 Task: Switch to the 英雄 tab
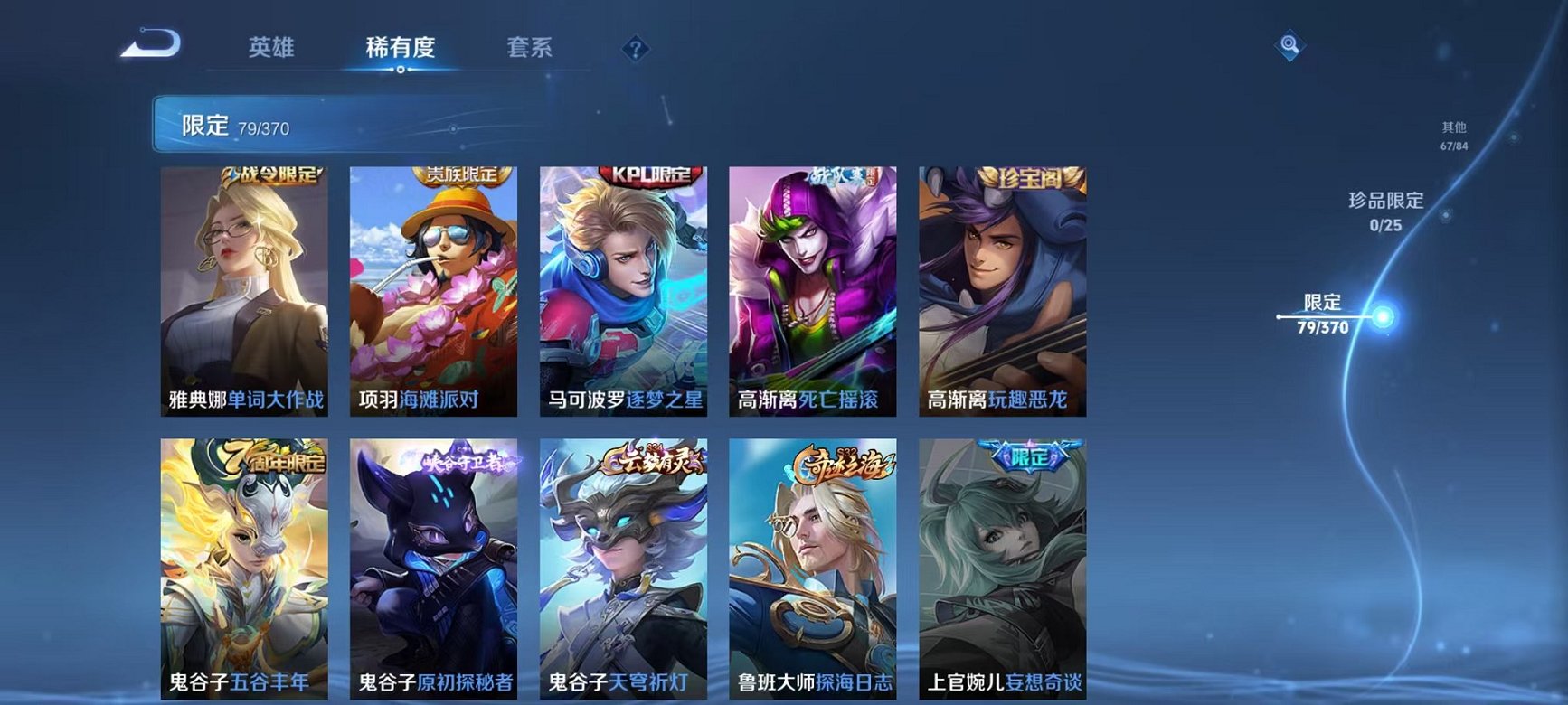(x=271, y=48)
